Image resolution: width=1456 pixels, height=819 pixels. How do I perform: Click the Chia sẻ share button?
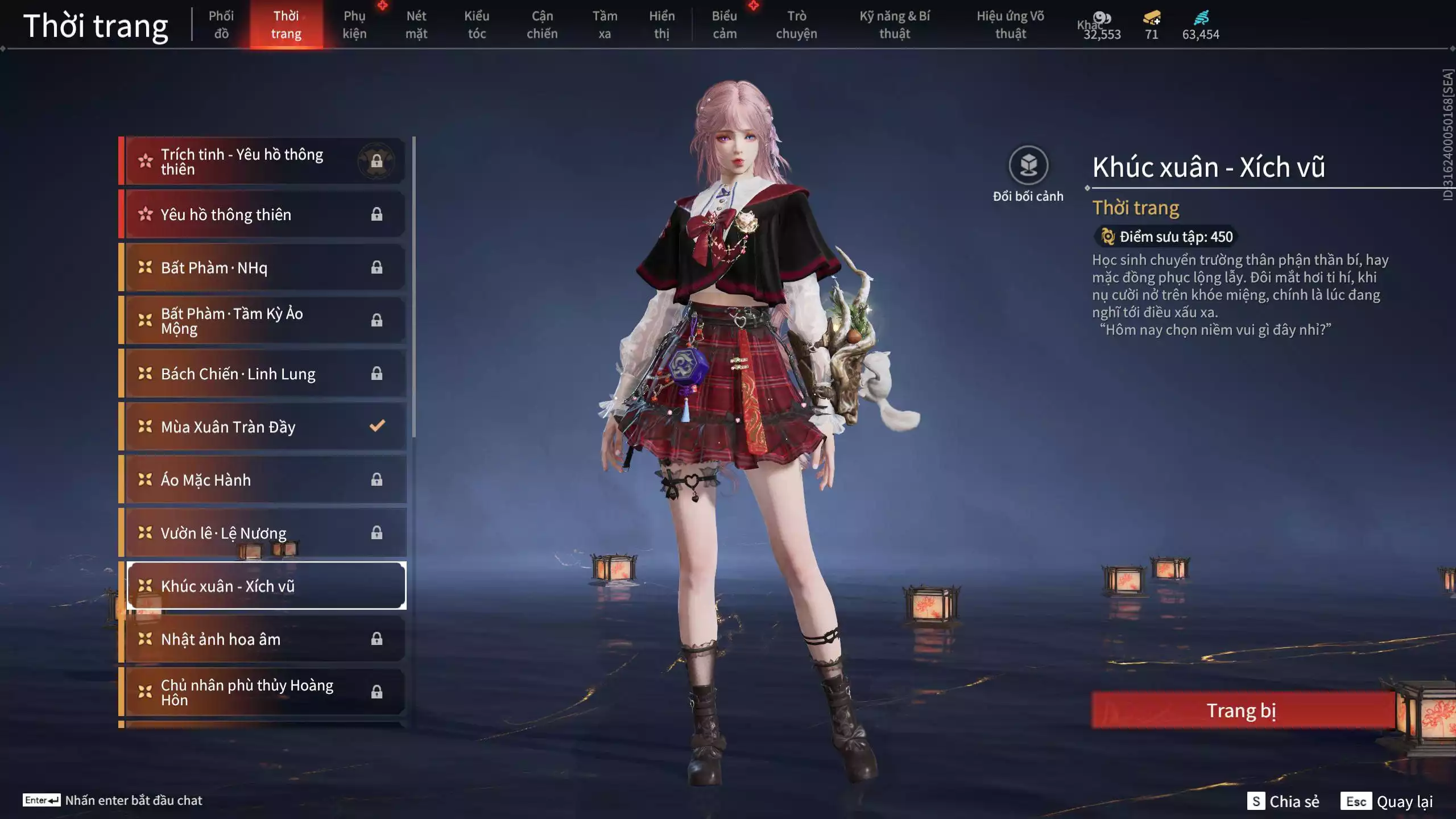[1284, 801]
